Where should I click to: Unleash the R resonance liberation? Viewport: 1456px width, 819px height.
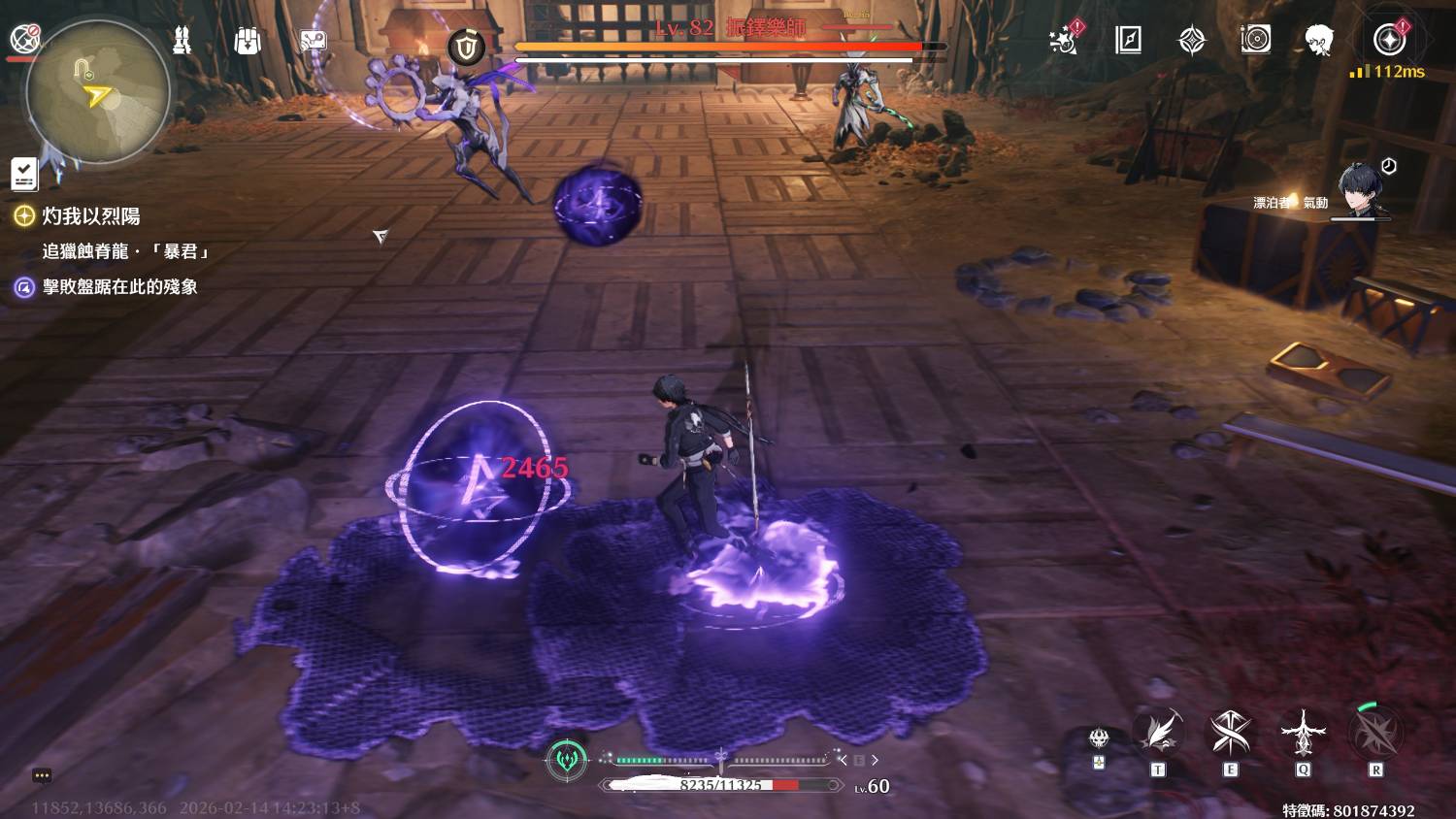1375,734
